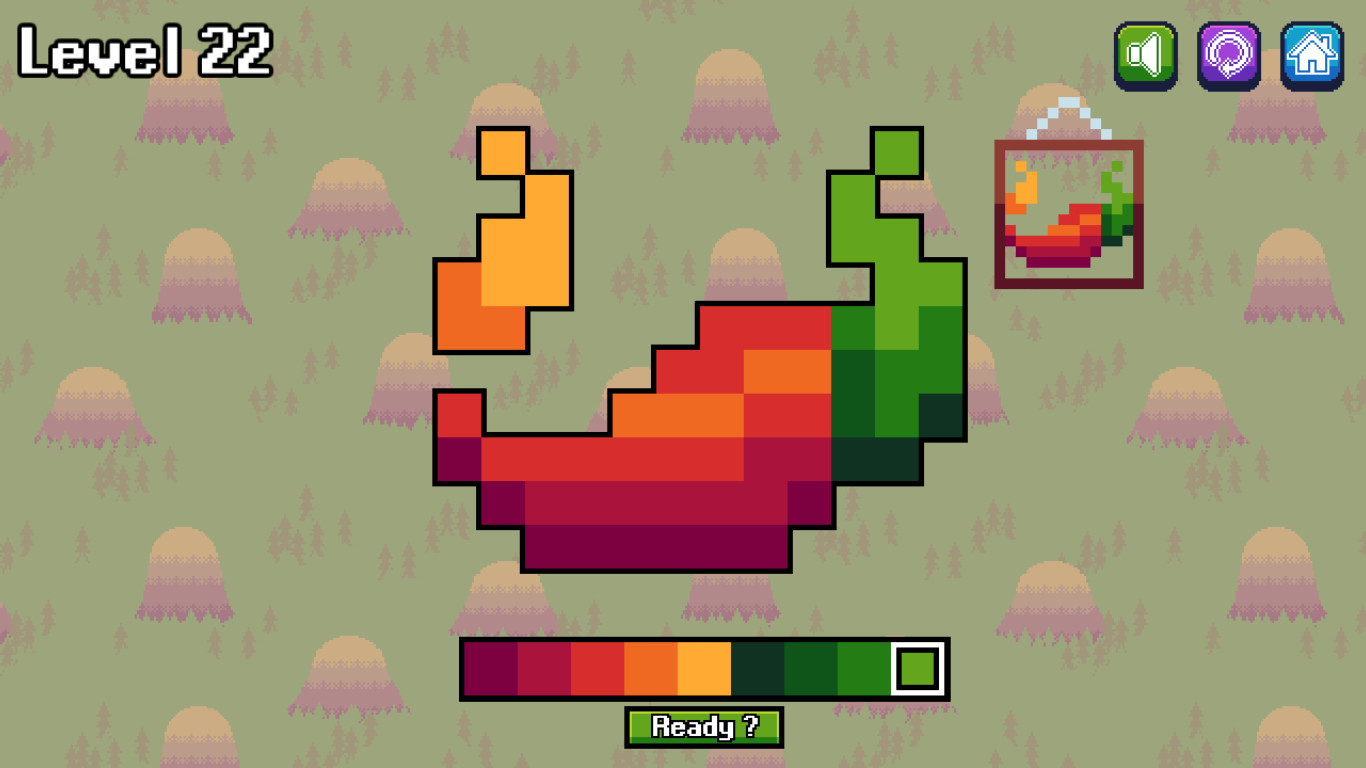Viewport: 1366px width, 768px height.
Task: Choose the orange swatch from the palette
Action: [x=650, y=668]
